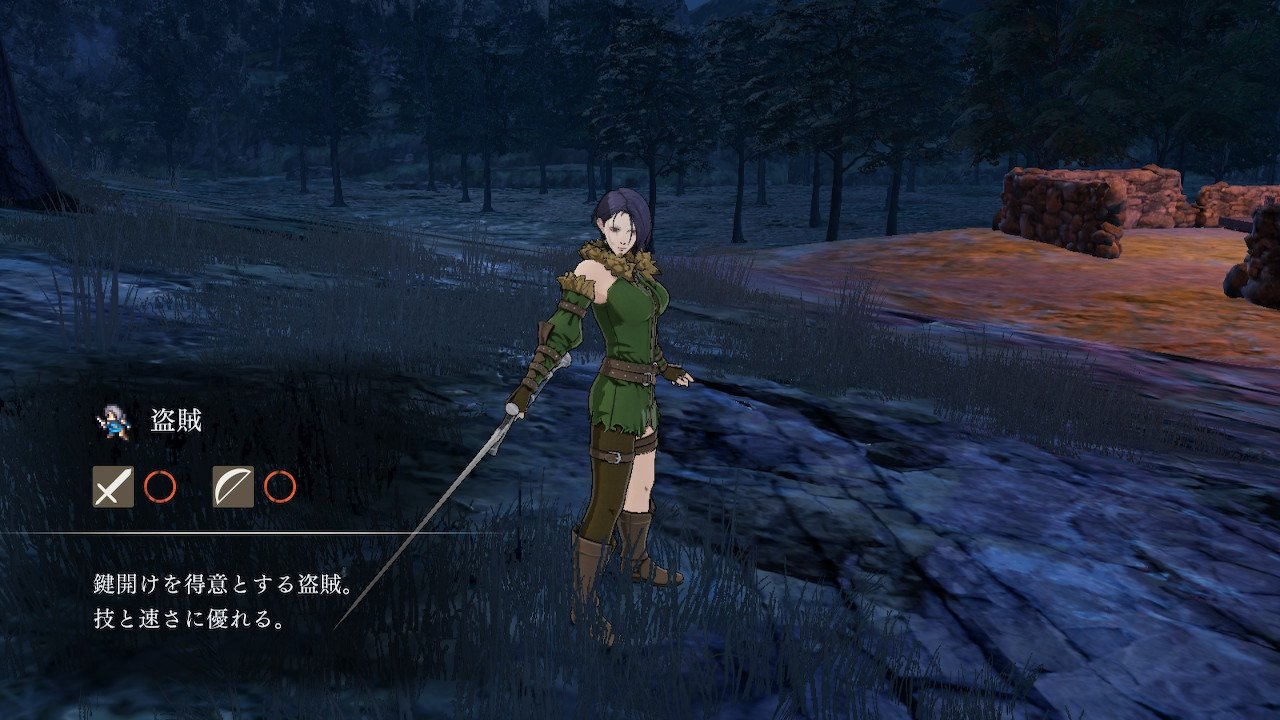Image resolution: width=1280 pixels, height=720 pixels.
Task: Click the bow weapon proficiency icon
Action: click(x=233, y=487)
